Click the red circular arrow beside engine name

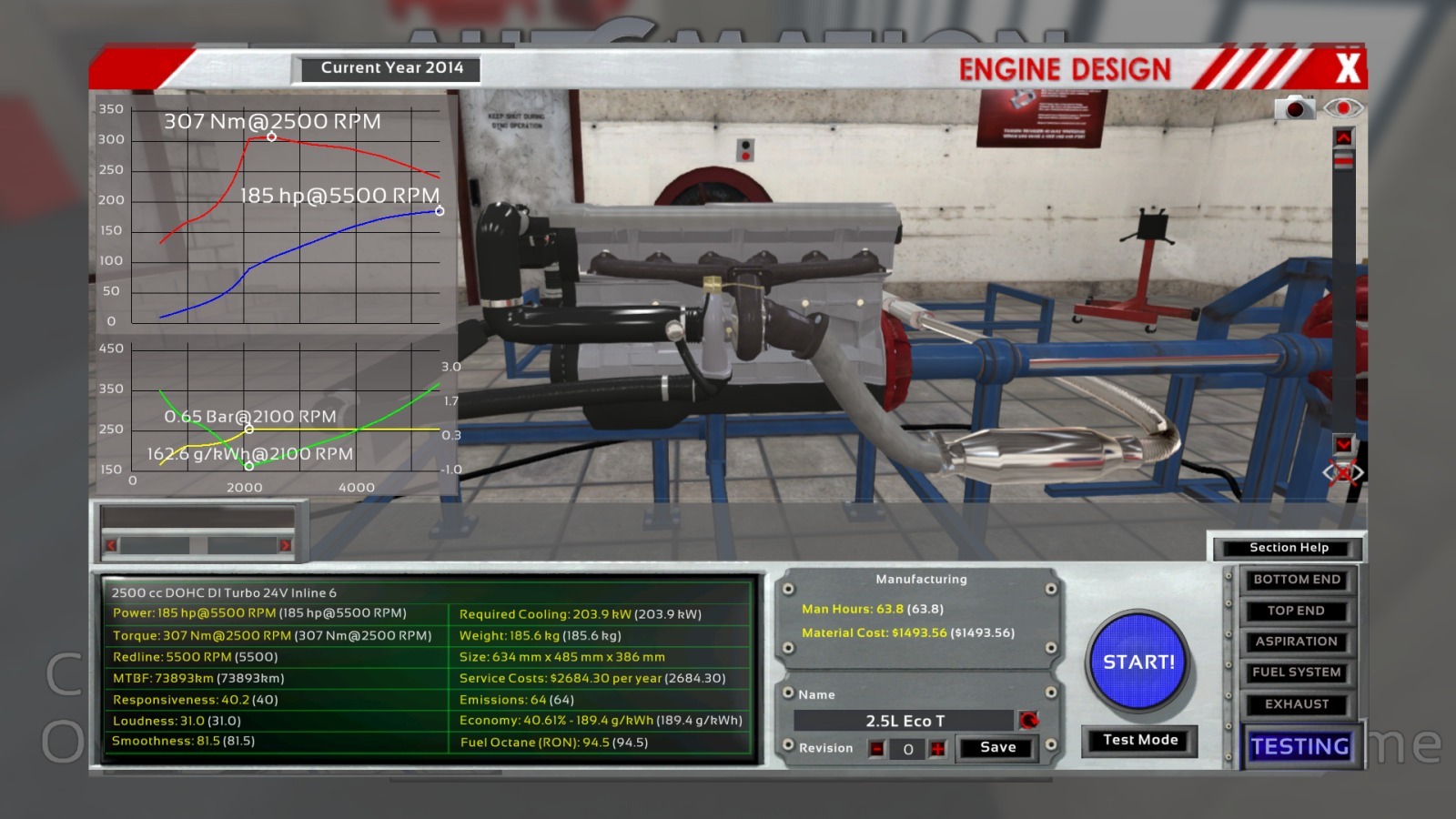pos(1028,721)
